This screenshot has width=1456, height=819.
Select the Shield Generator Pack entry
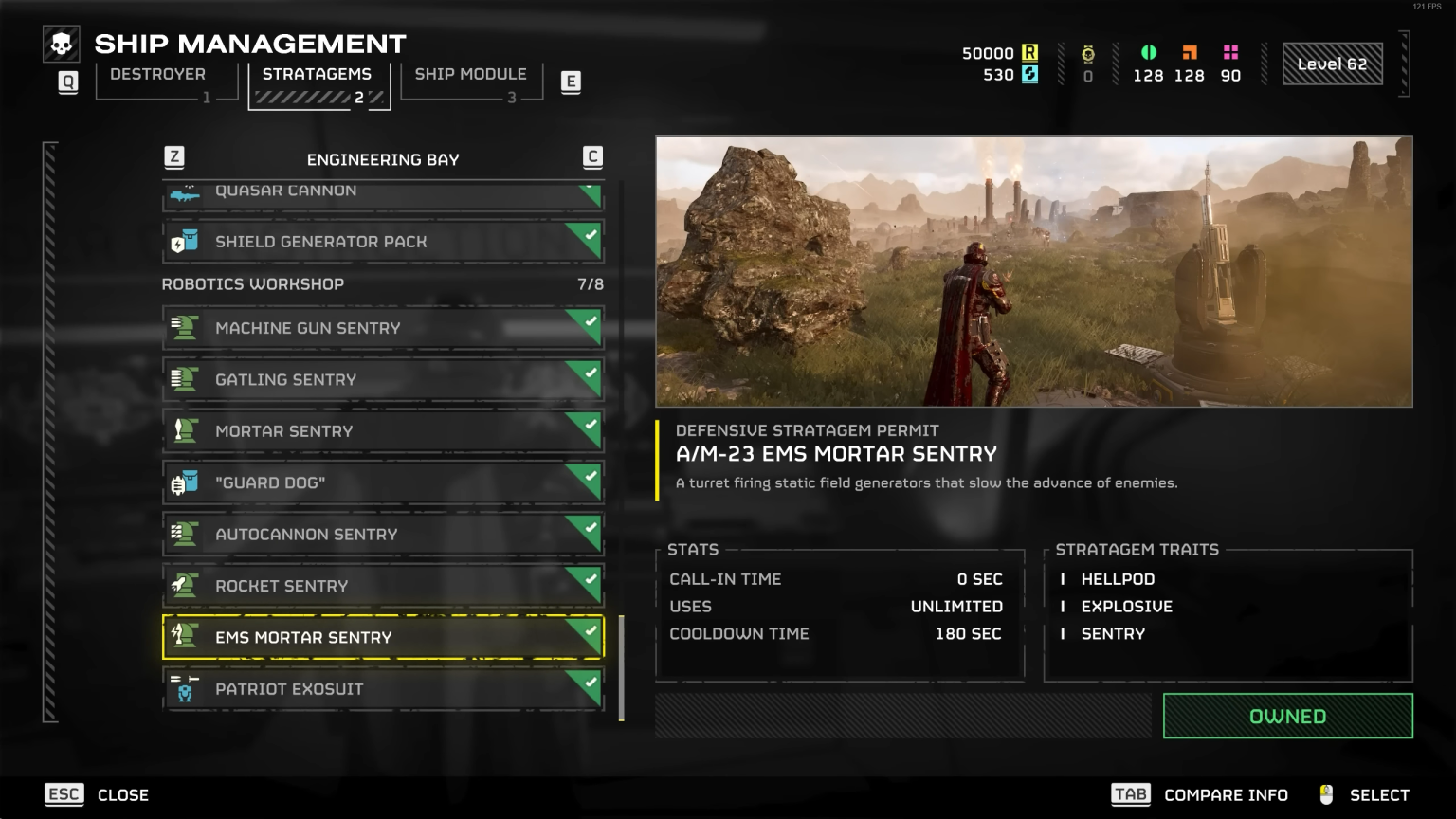click(382, 242)
